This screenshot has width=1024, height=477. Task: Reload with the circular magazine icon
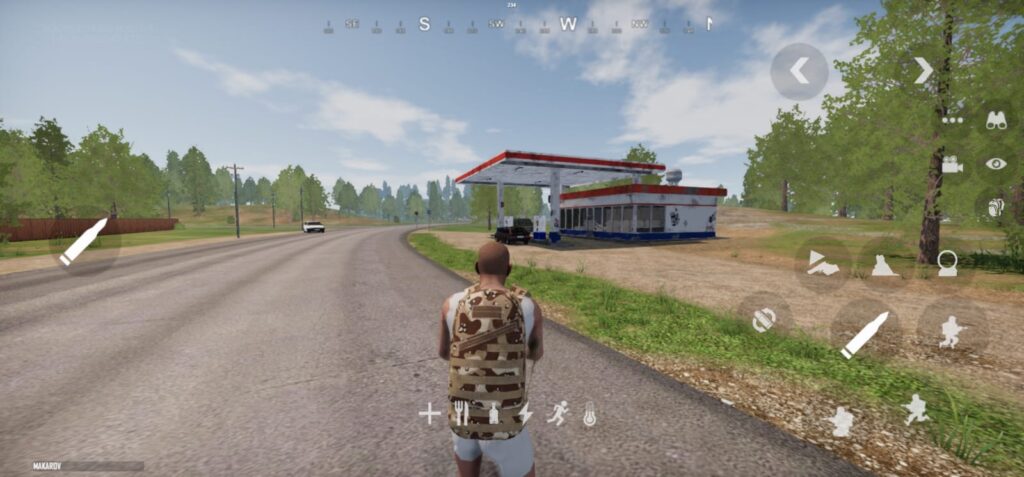tap(765, 319)
